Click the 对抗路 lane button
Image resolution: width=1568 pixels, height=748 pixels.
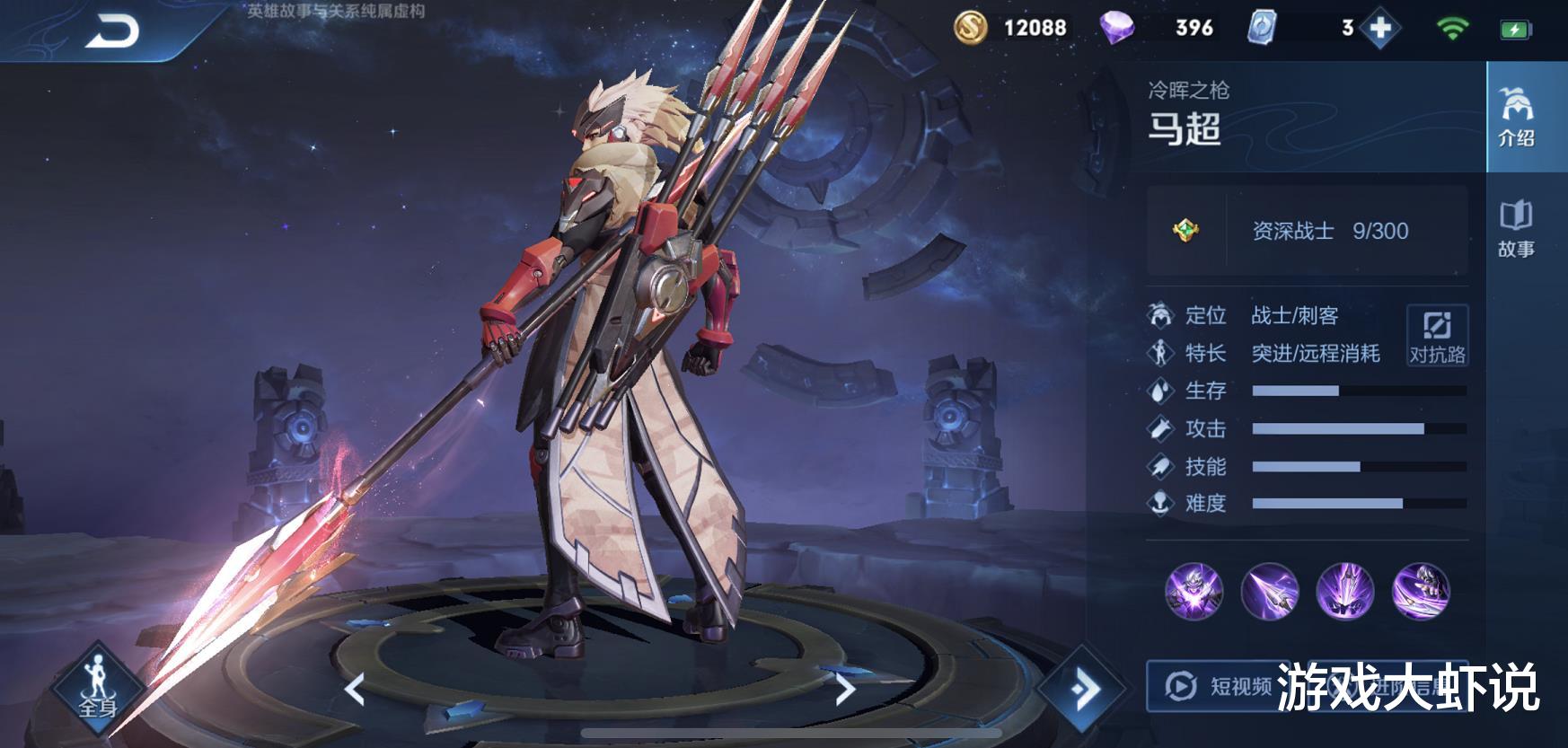[1436, 335]
